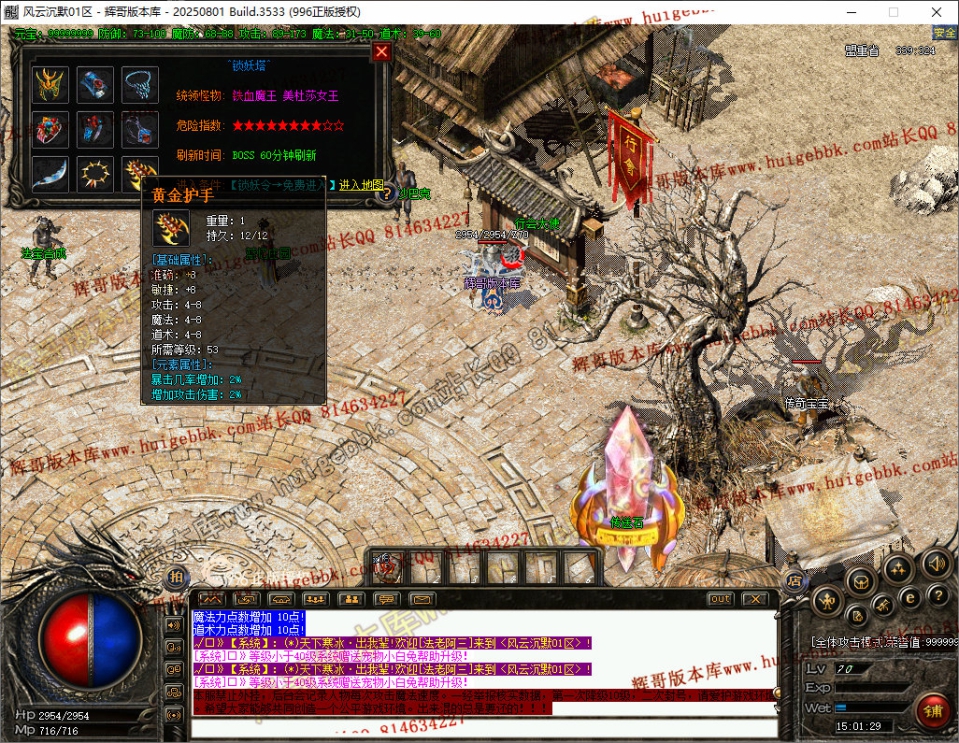Open the mail envelope chat button
The height and width of the screenshot is (743, 959).
coord(421,599)
